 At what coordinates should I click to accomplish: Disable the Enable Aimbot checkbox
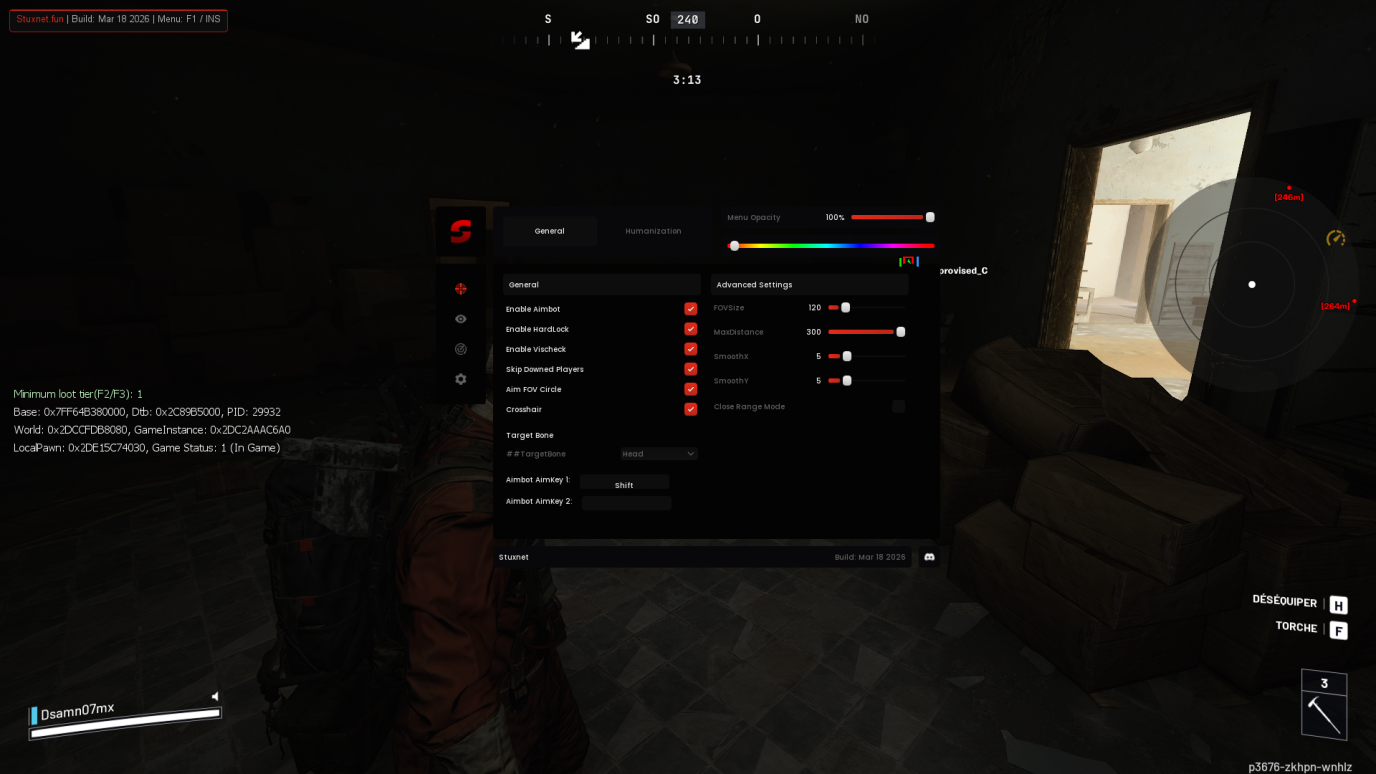(x=690, y=308)
